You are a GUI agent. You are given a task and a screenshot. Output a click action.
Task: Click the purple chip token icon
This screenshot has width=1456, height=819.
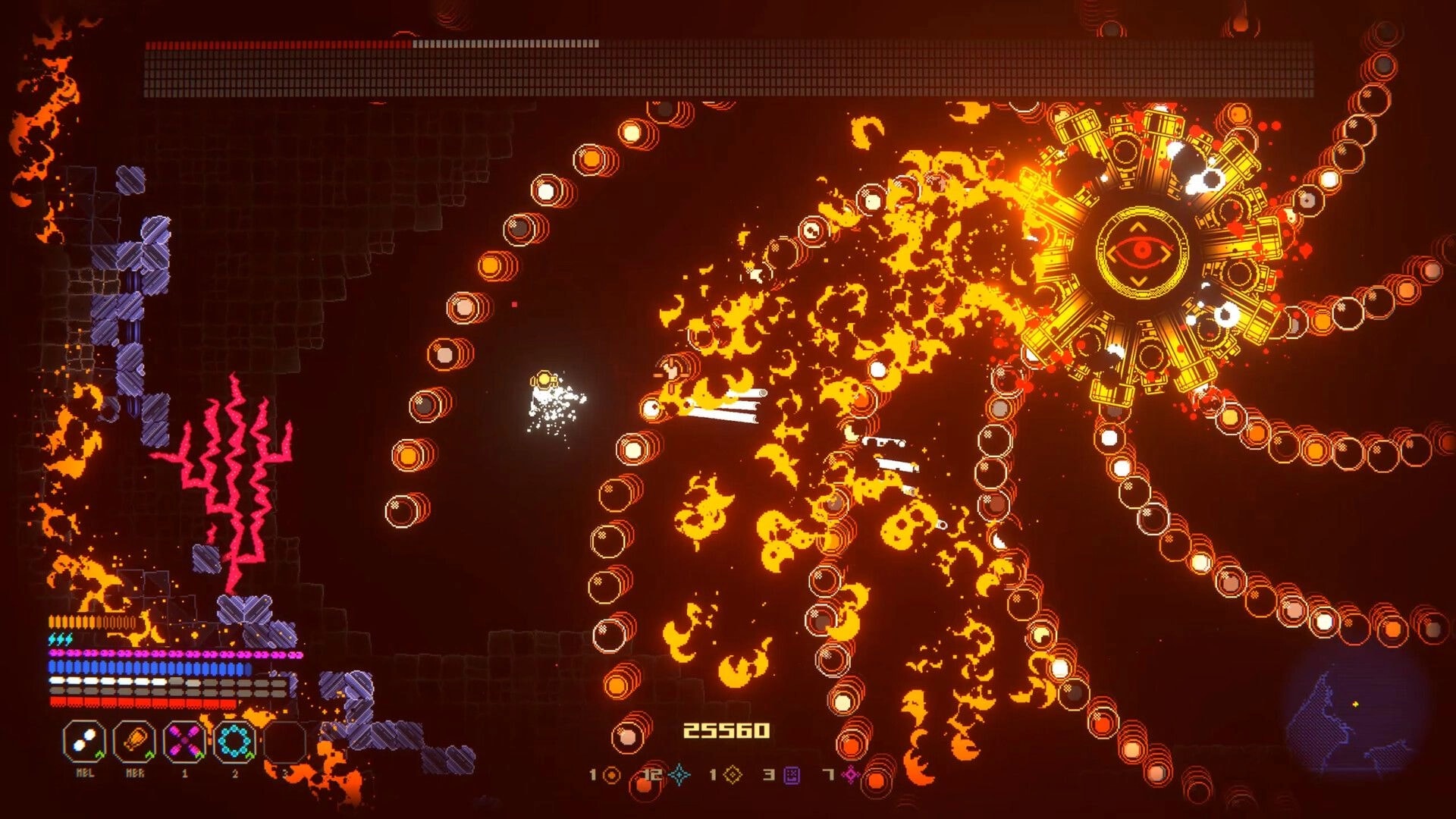point(791,775)
